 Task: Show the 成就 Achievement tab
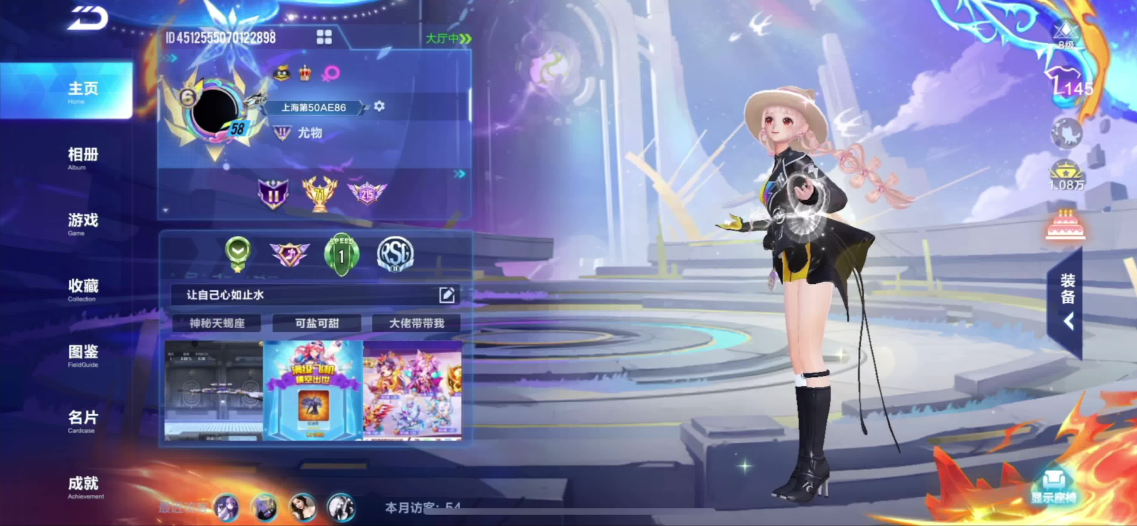tap(82, 485)
